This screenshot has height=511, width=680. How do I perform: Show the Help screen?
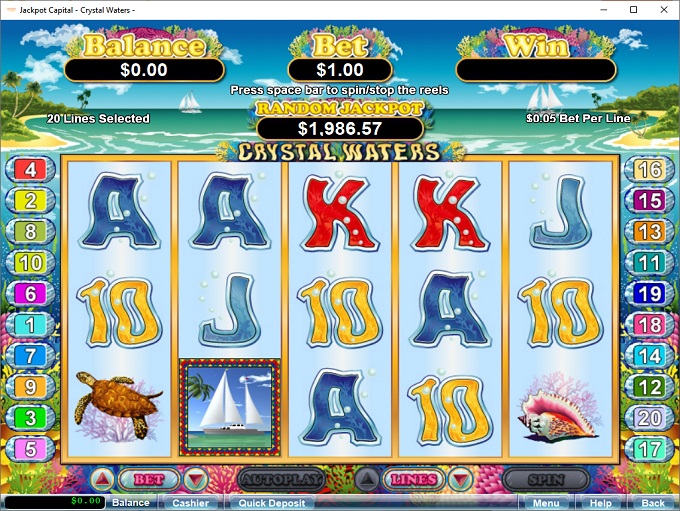pos(601,503)
